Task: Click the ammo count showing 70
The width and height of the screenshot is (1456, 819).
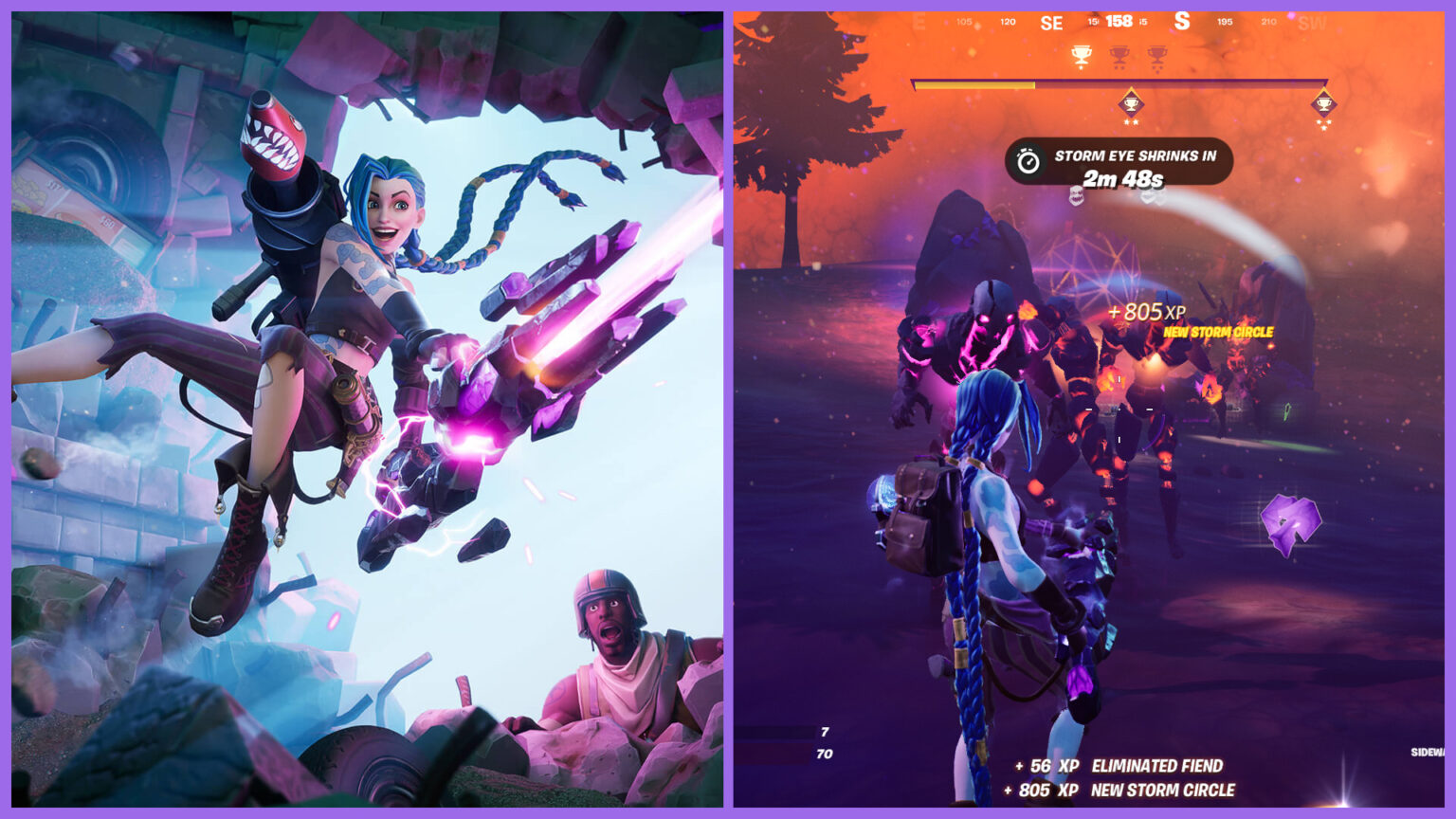Action: [x=823, y=755]
